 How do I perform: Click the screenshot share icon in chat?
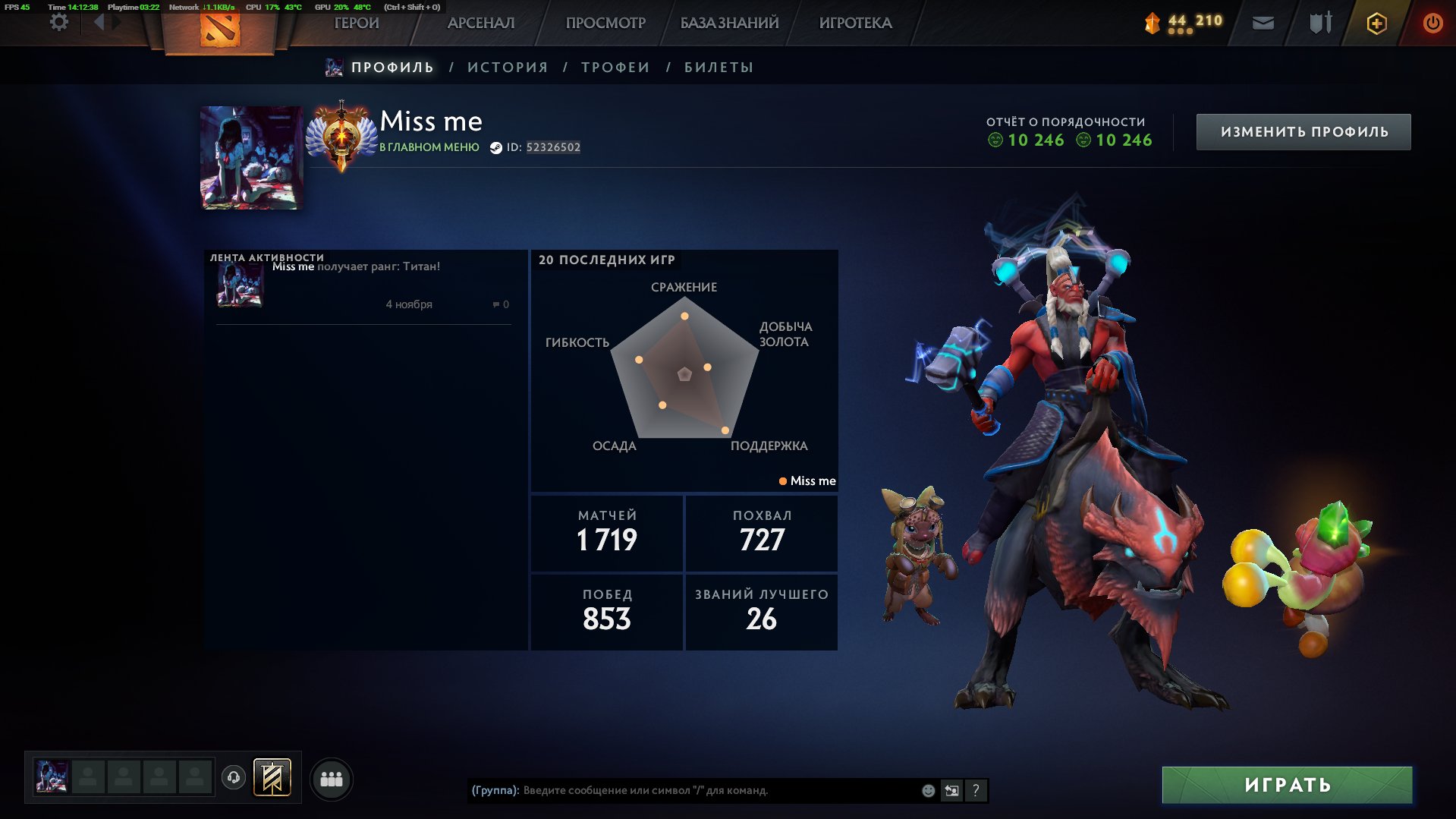pyautogui.click(x=951, y=790)
